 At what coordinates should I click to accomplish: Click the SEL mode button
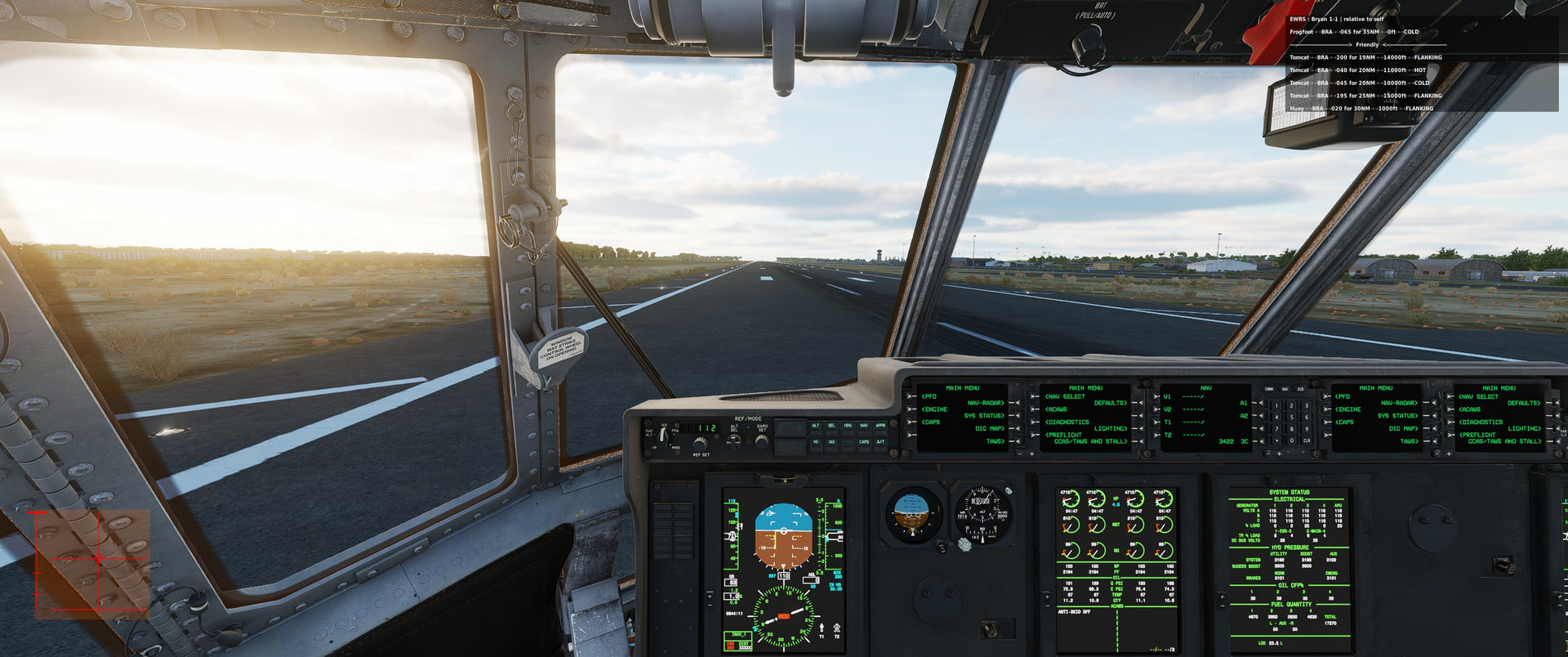831,426
